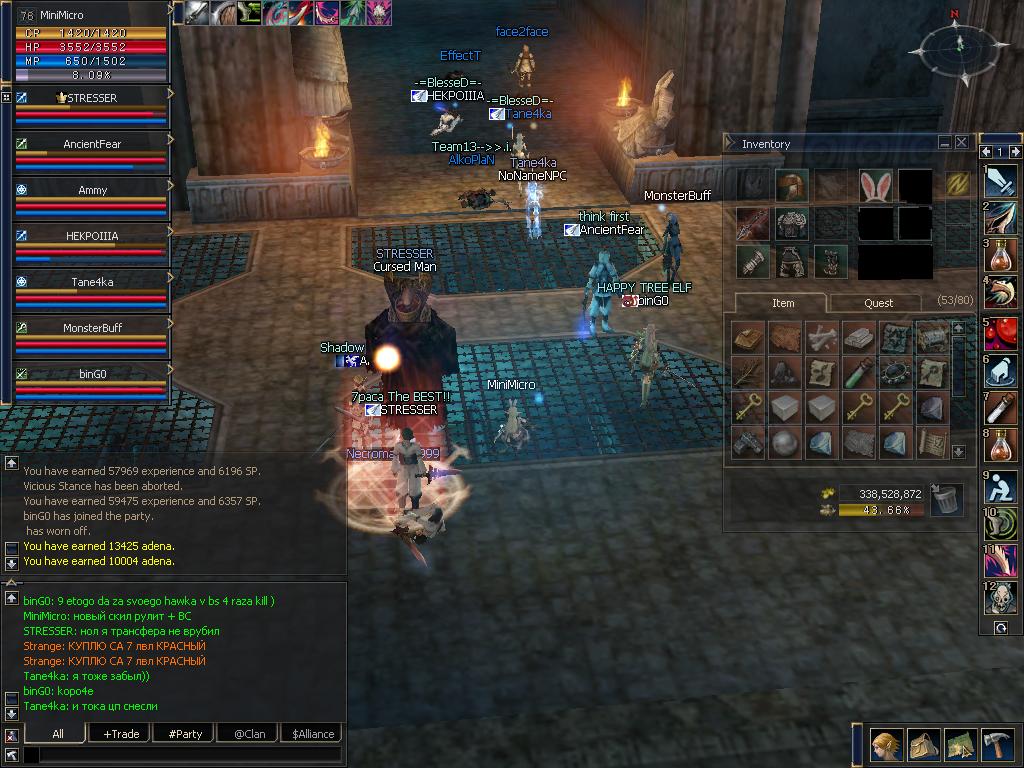
Task: Switch to the #Party chat tab
Action: point(185,733)
